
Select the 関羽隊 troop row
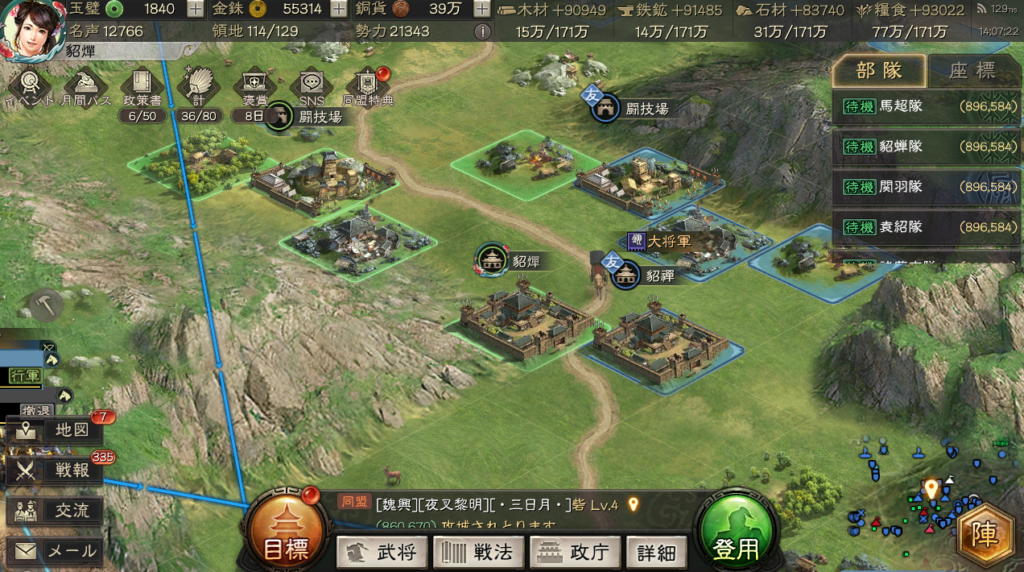click(x=924, y=187)
